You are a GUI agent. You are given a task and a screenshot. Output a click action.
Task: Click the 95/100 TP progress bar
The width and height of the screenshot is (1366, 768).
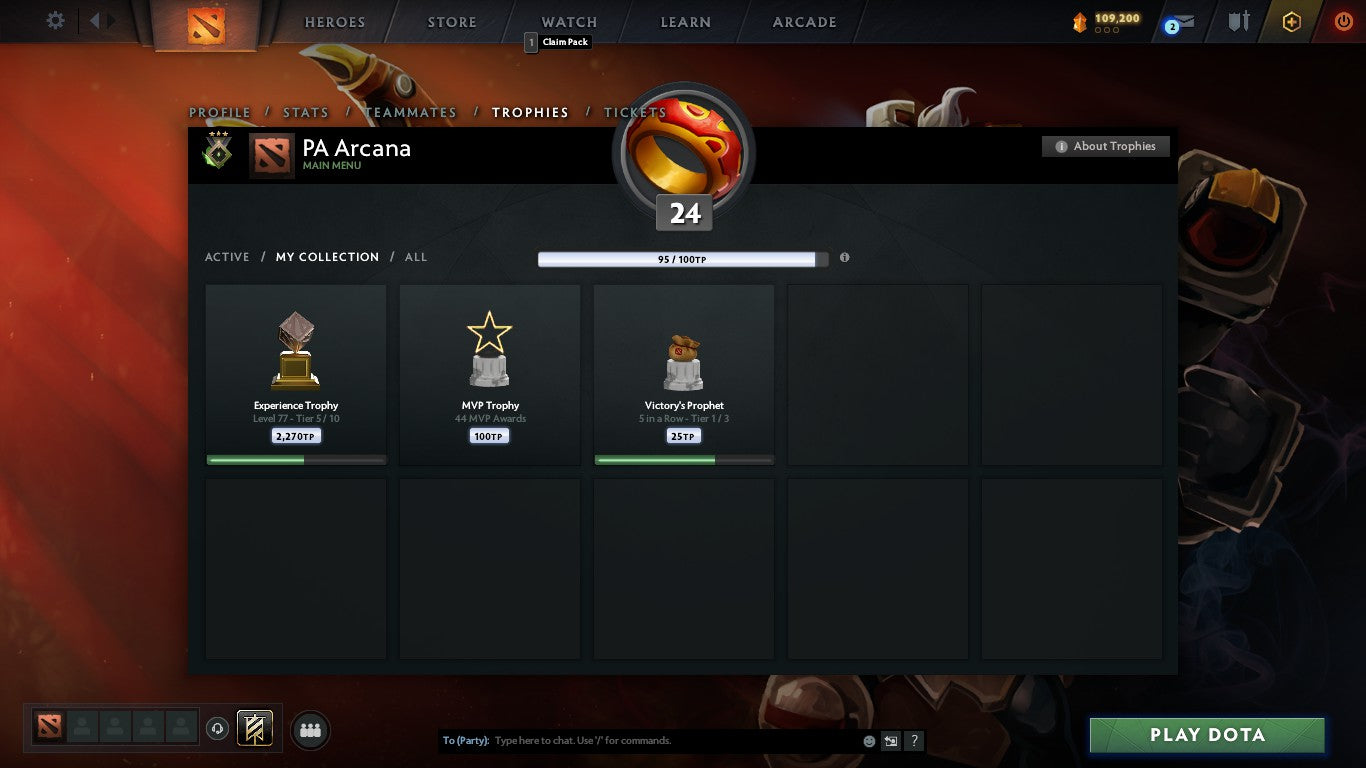681,258
